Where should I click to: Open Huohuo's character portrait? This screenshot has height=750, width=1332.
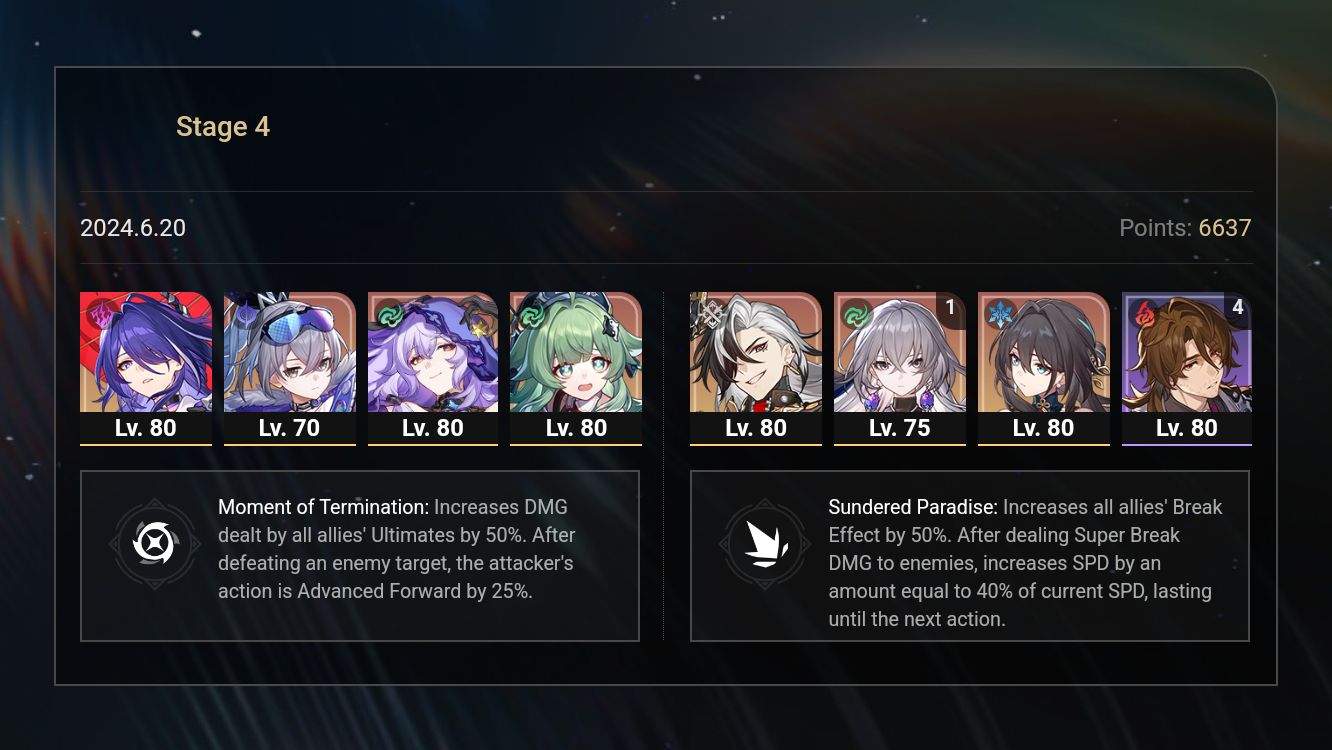click(x=577, y=355)
